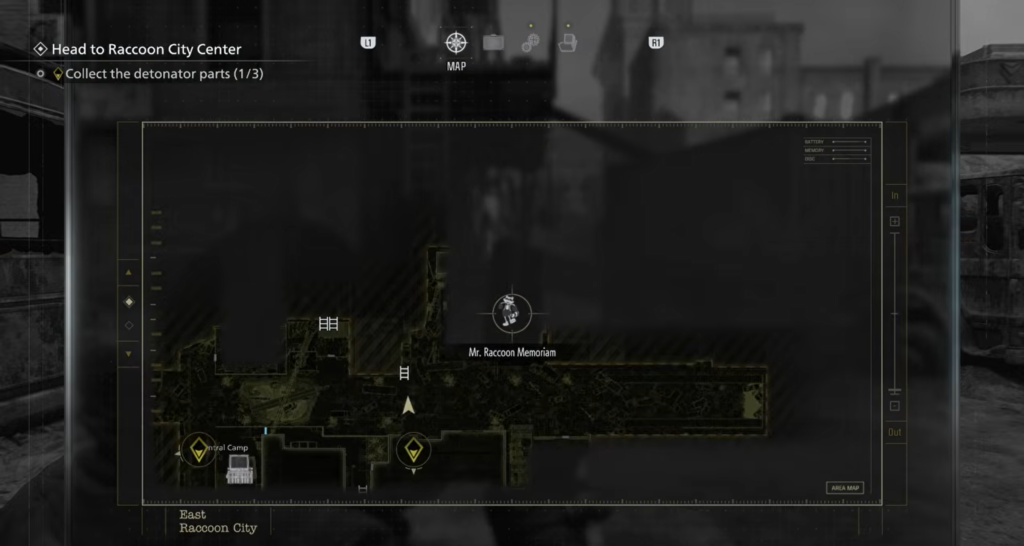The image size is (1024, 546).
Task: Select the objective marker near Central Camp
Action: click(198, 450)
